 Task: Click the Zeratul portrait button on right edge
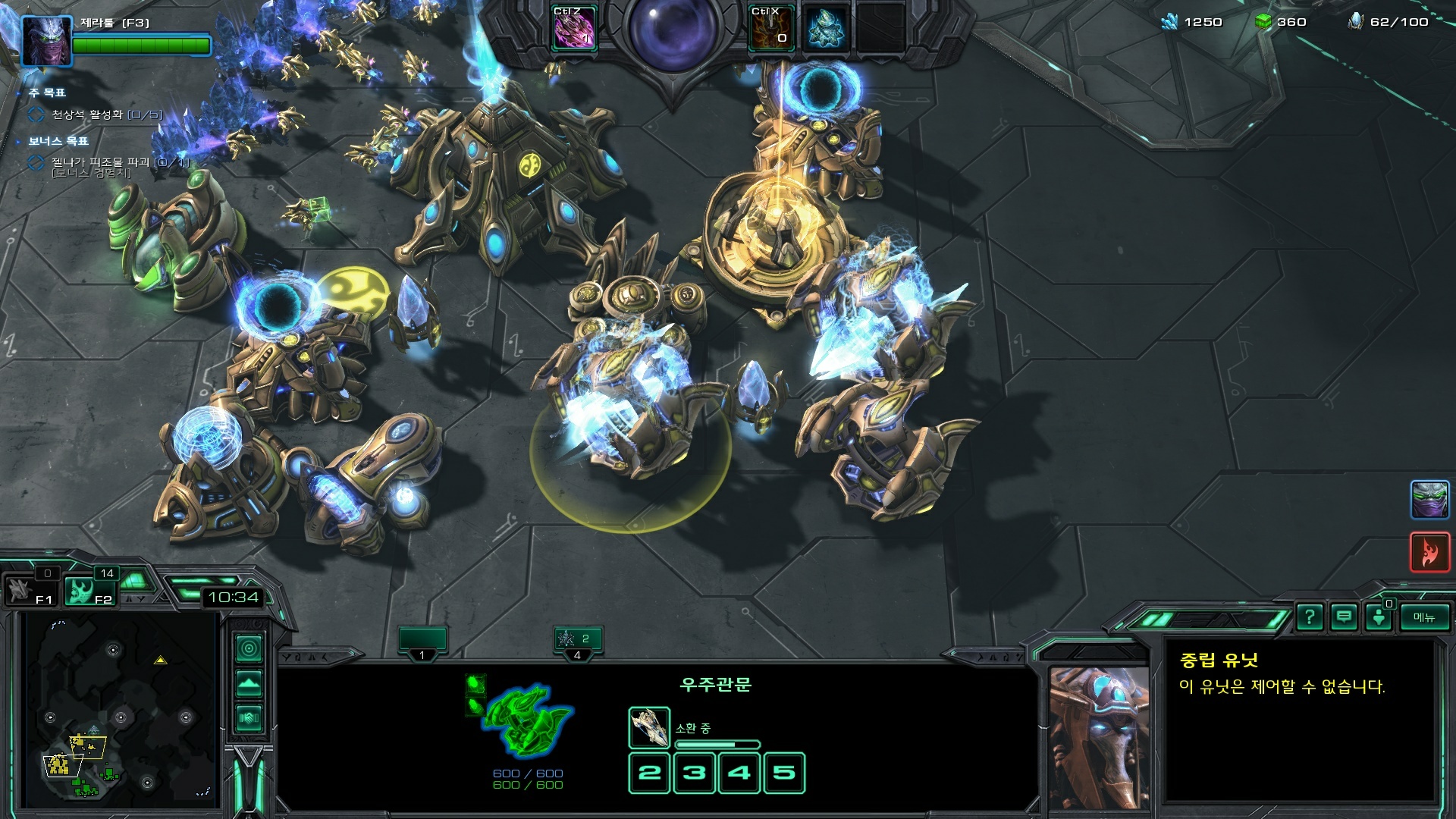coord(1429,500)
